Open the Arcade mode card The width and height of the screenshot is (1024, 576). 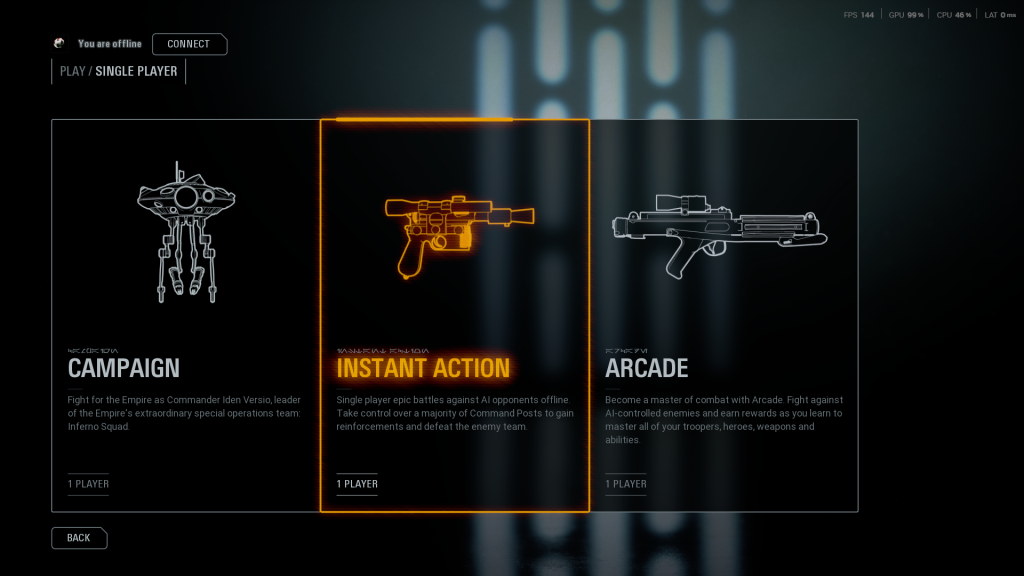click(x=723, y=315)
